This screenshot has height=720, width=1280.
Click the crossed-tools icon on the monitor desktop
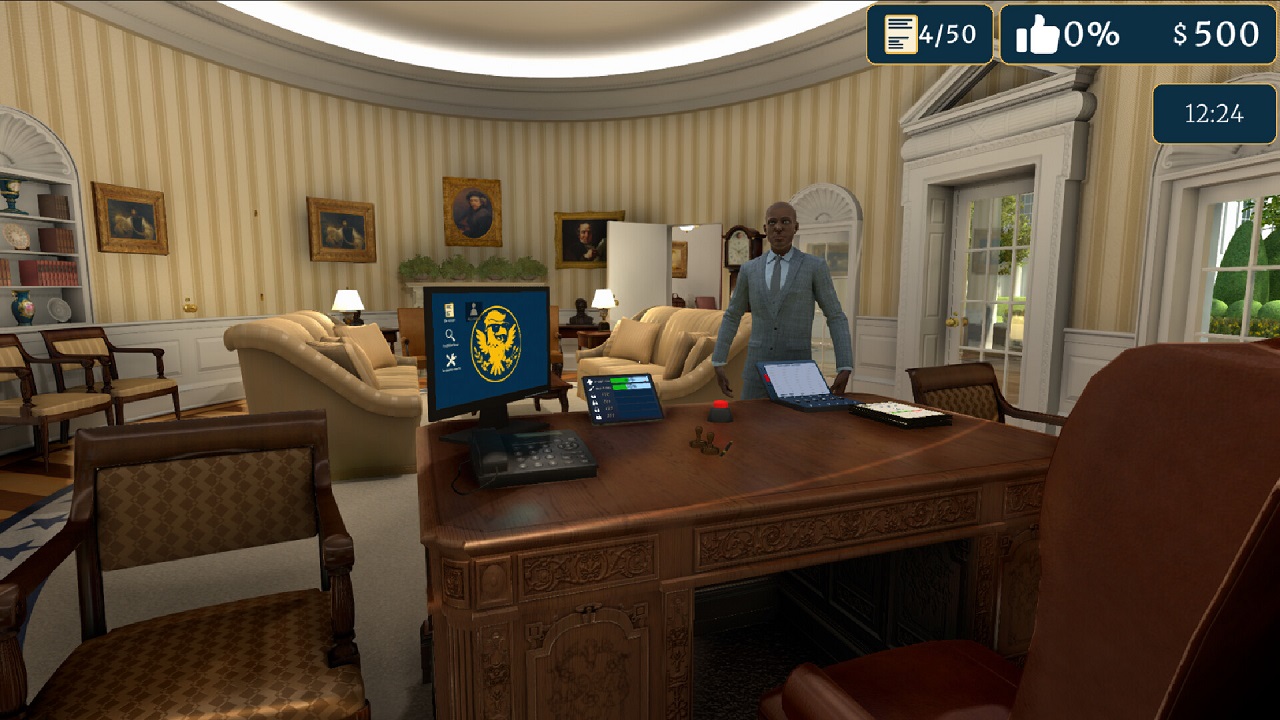pos(452,359)
